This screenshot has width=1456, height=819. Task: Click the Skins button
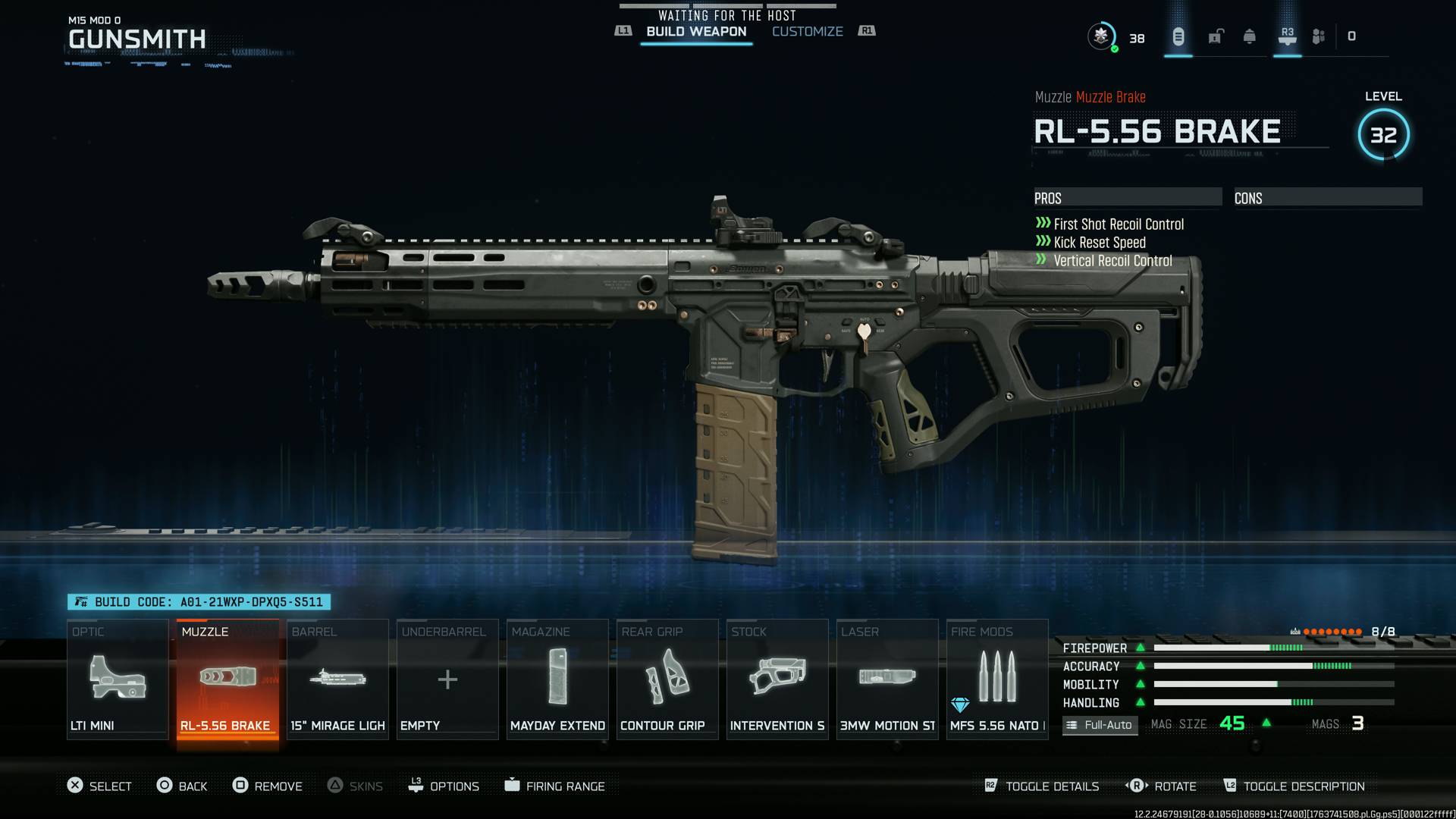(x=356, y=786)
